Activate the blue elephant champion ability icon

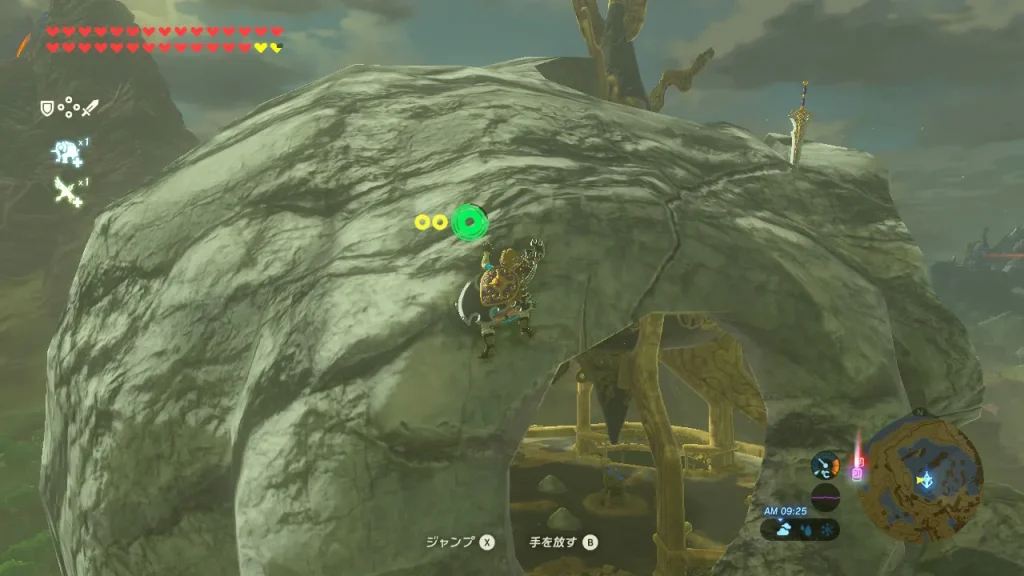pyautogui.click(x=66, y=151)
